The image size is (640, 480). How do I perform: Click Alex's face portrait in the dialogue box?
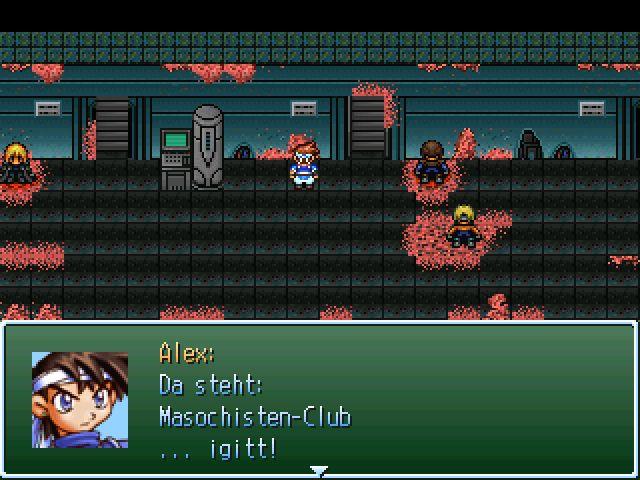(x=80, y=400)
